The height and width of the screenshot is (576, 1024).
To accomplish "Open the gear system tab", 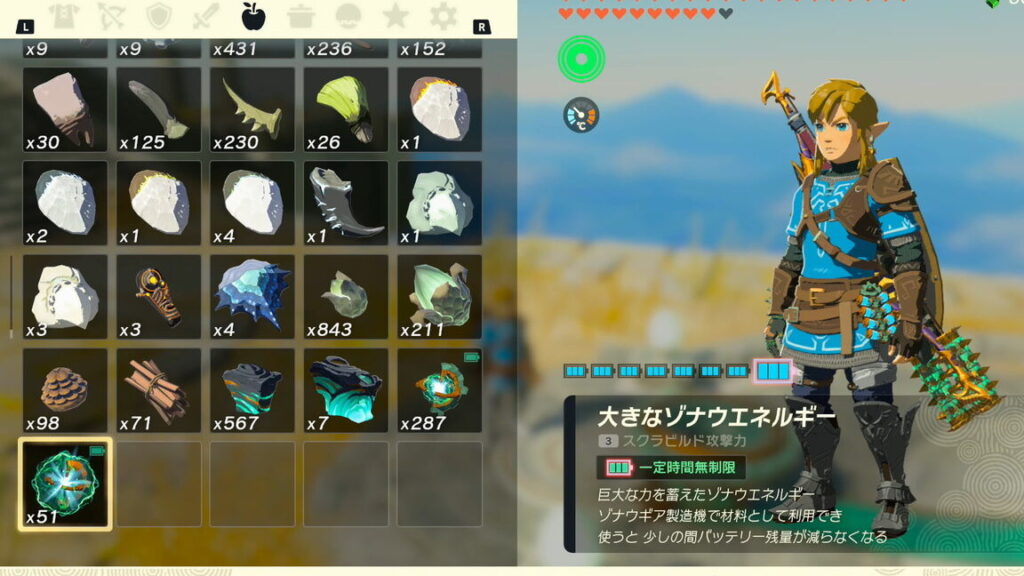I will click(x=443, y=16).
